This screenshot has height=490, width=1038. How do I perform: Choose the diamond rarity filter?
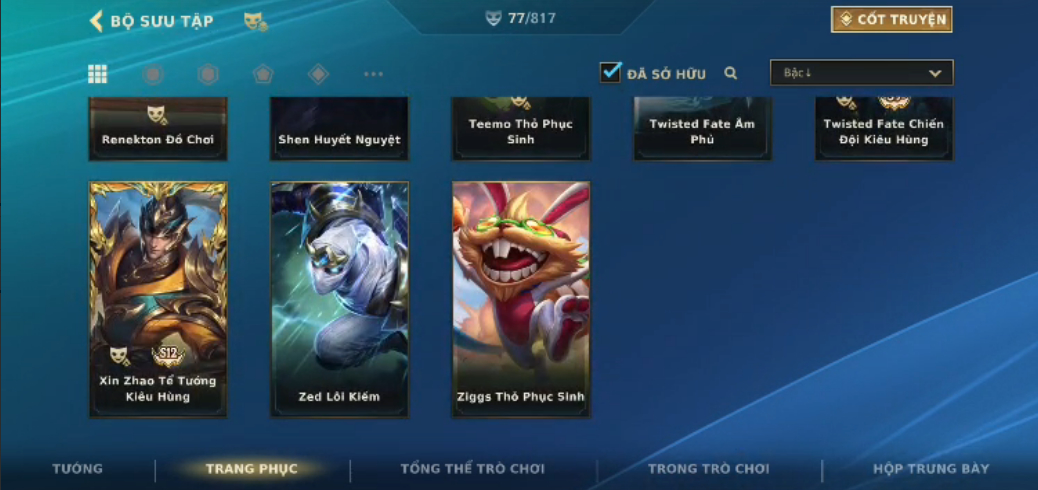pos(318,74)
